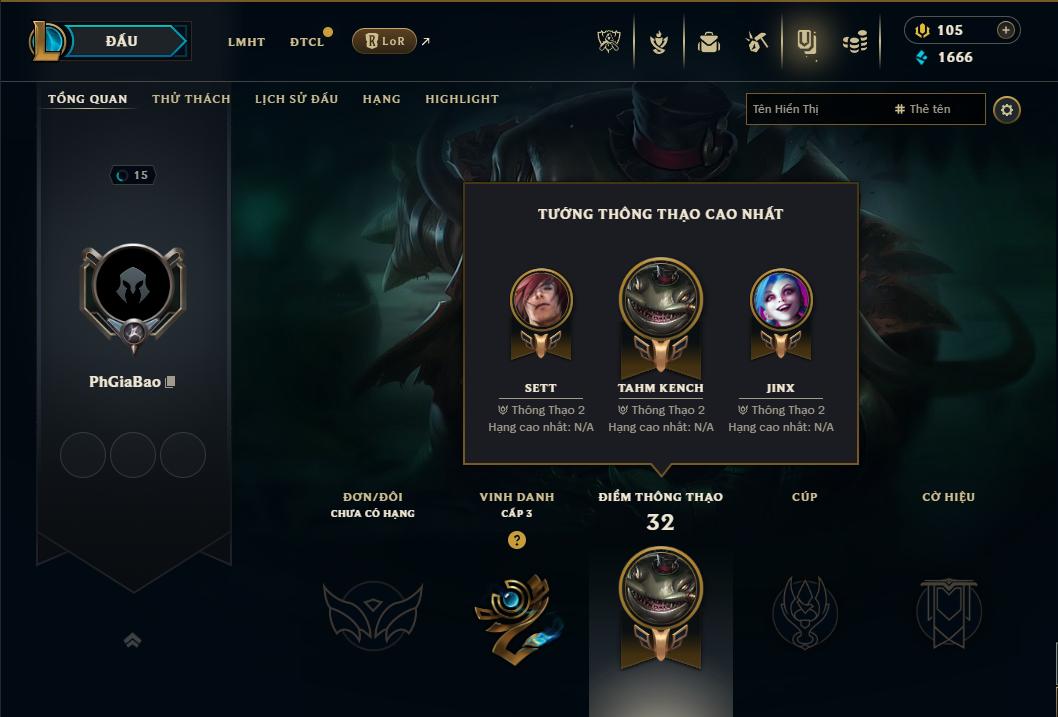Viewport: 1058px width, 717px height.
Task: Open the THỬ THÁCH tab
Action: (x=191, y=99)
